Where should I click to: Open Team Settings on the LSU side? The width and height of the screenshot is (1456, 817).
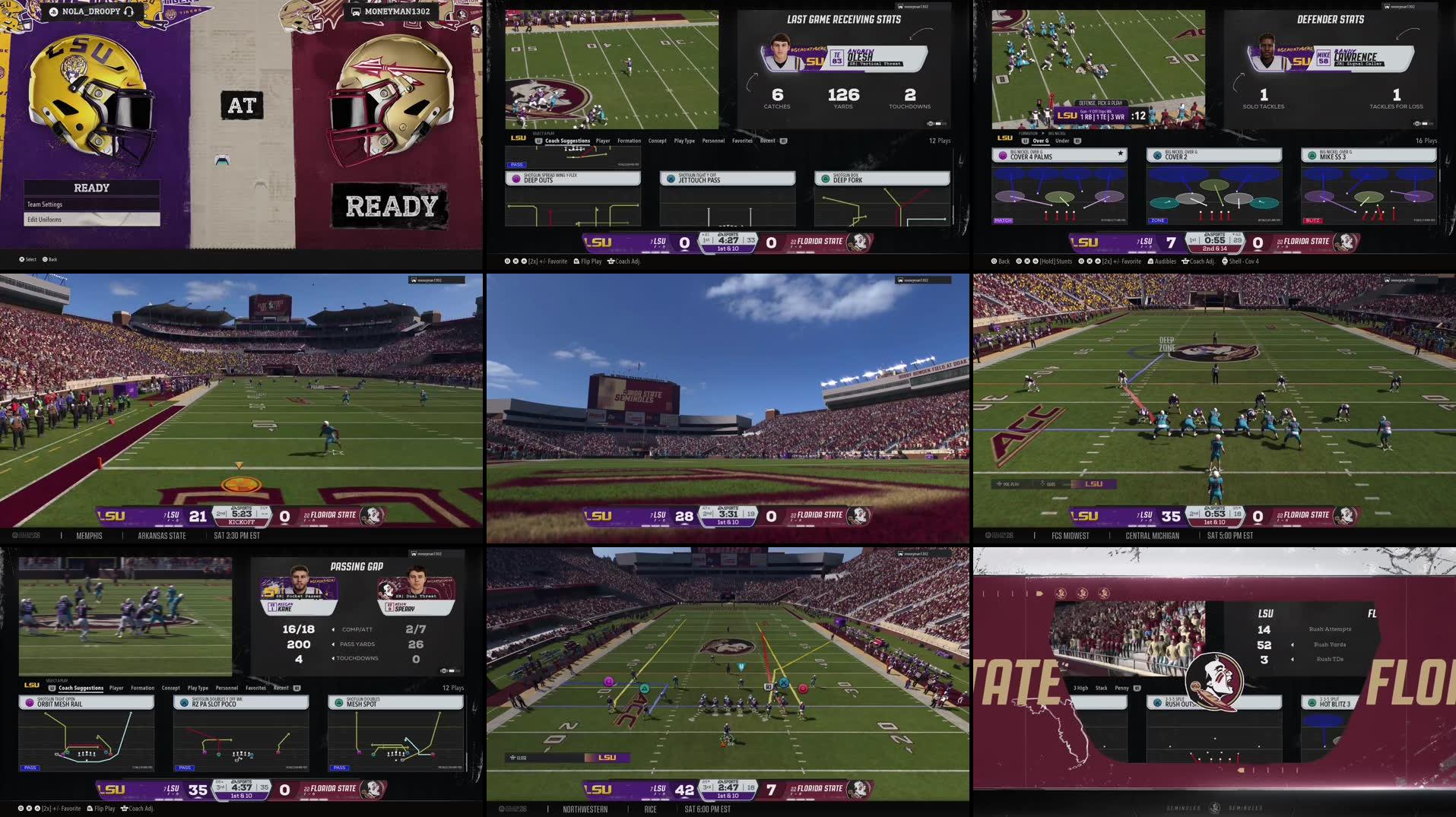[91, 204]
